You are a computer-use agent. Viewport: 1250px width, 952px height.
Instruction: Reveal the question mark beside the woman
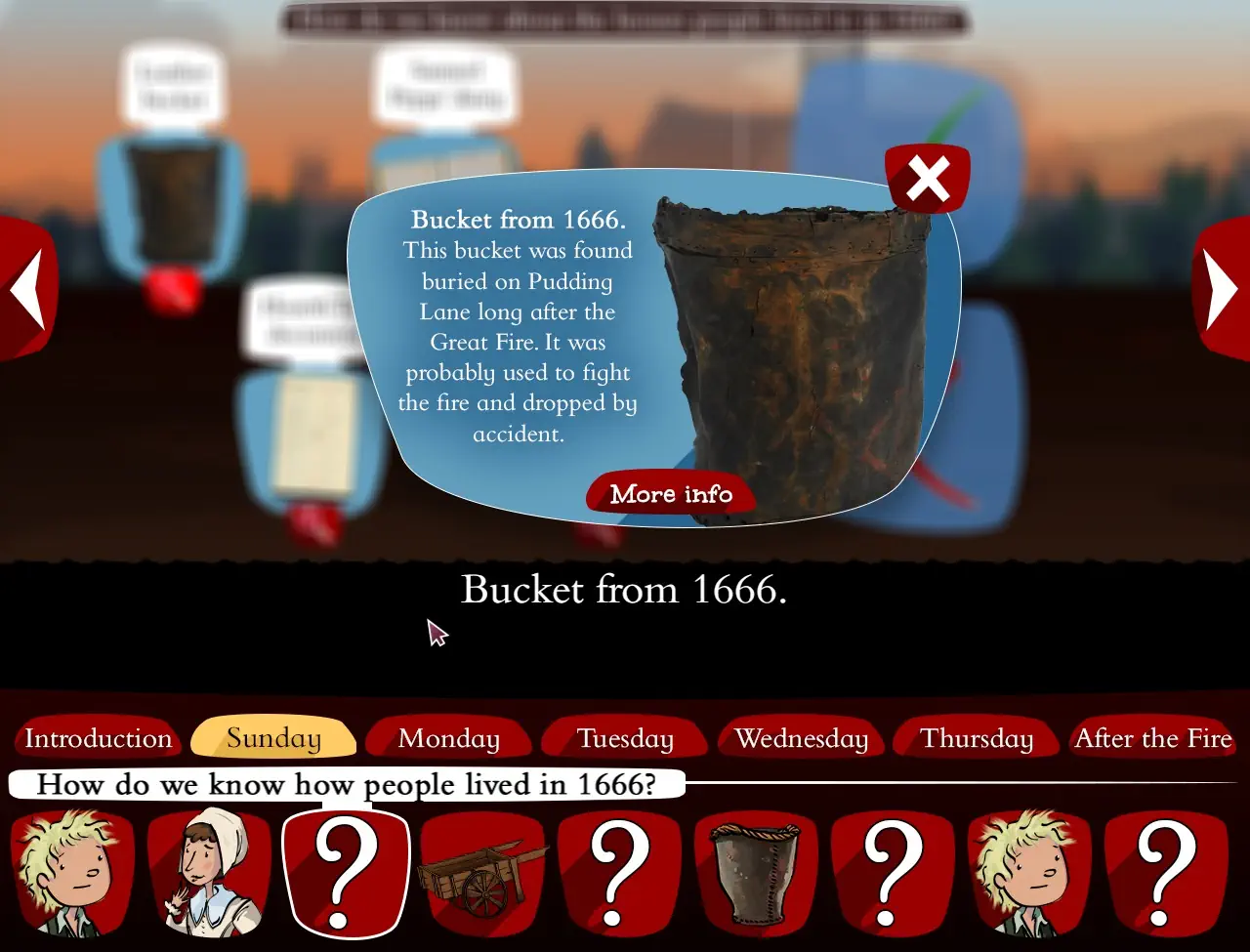pyautogui.click(x=347, y=874)
